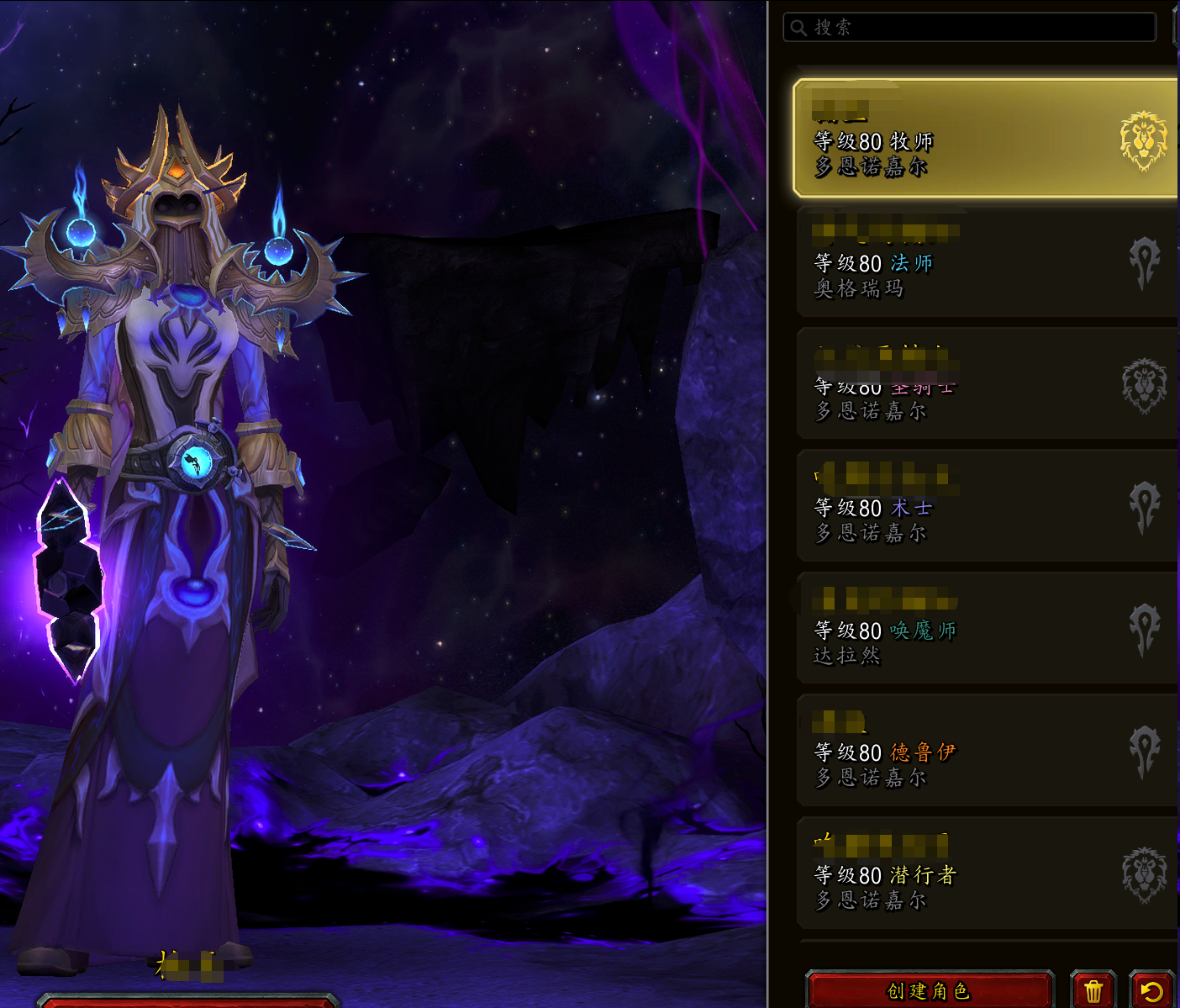Select the level 80 Druid character
The height and width of the screenshot is (1008, 1180).
[x=983, y=752]
